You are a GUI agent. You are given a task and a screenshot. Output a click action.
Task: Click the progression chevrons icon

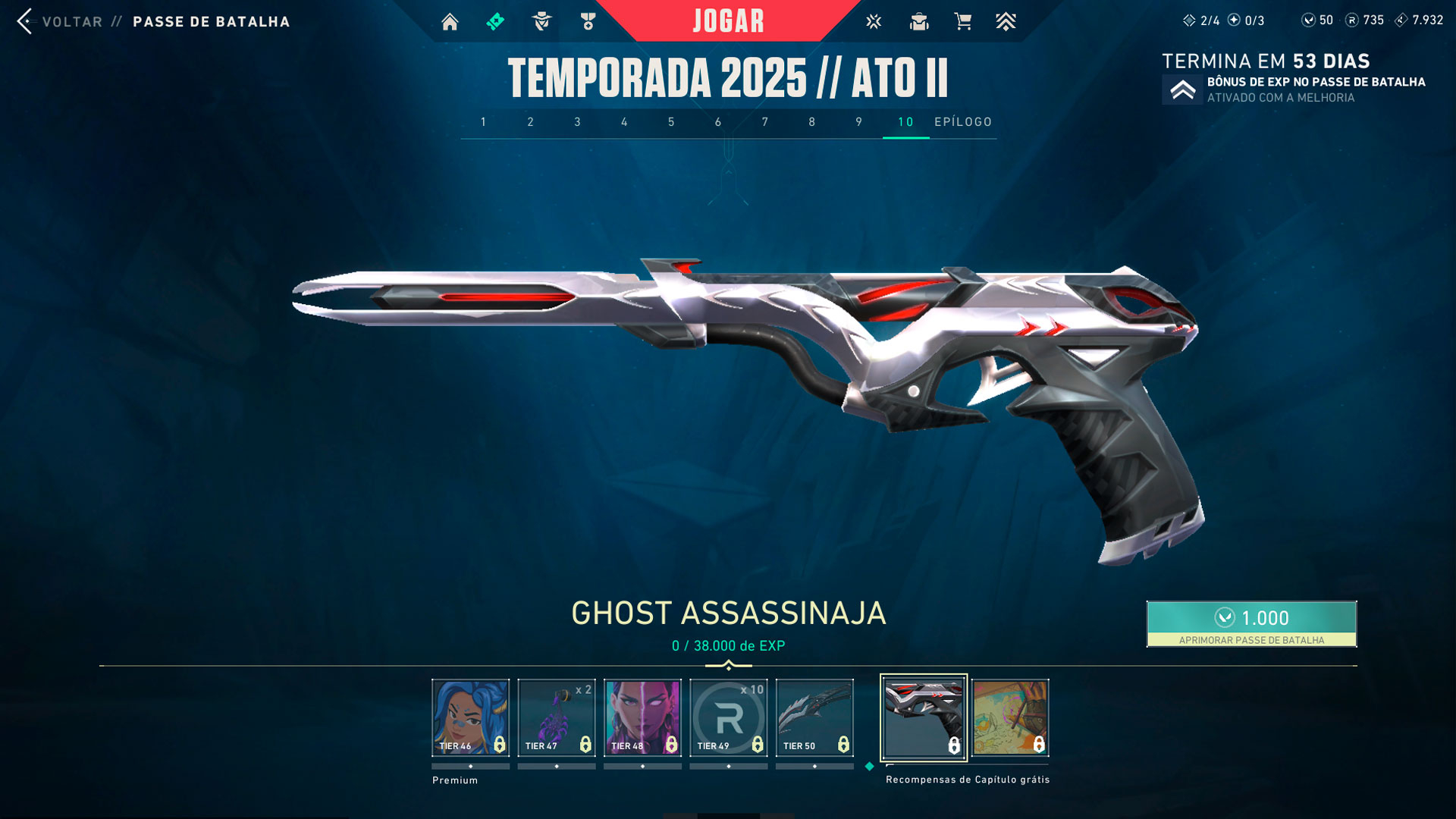coord(1006,22)
